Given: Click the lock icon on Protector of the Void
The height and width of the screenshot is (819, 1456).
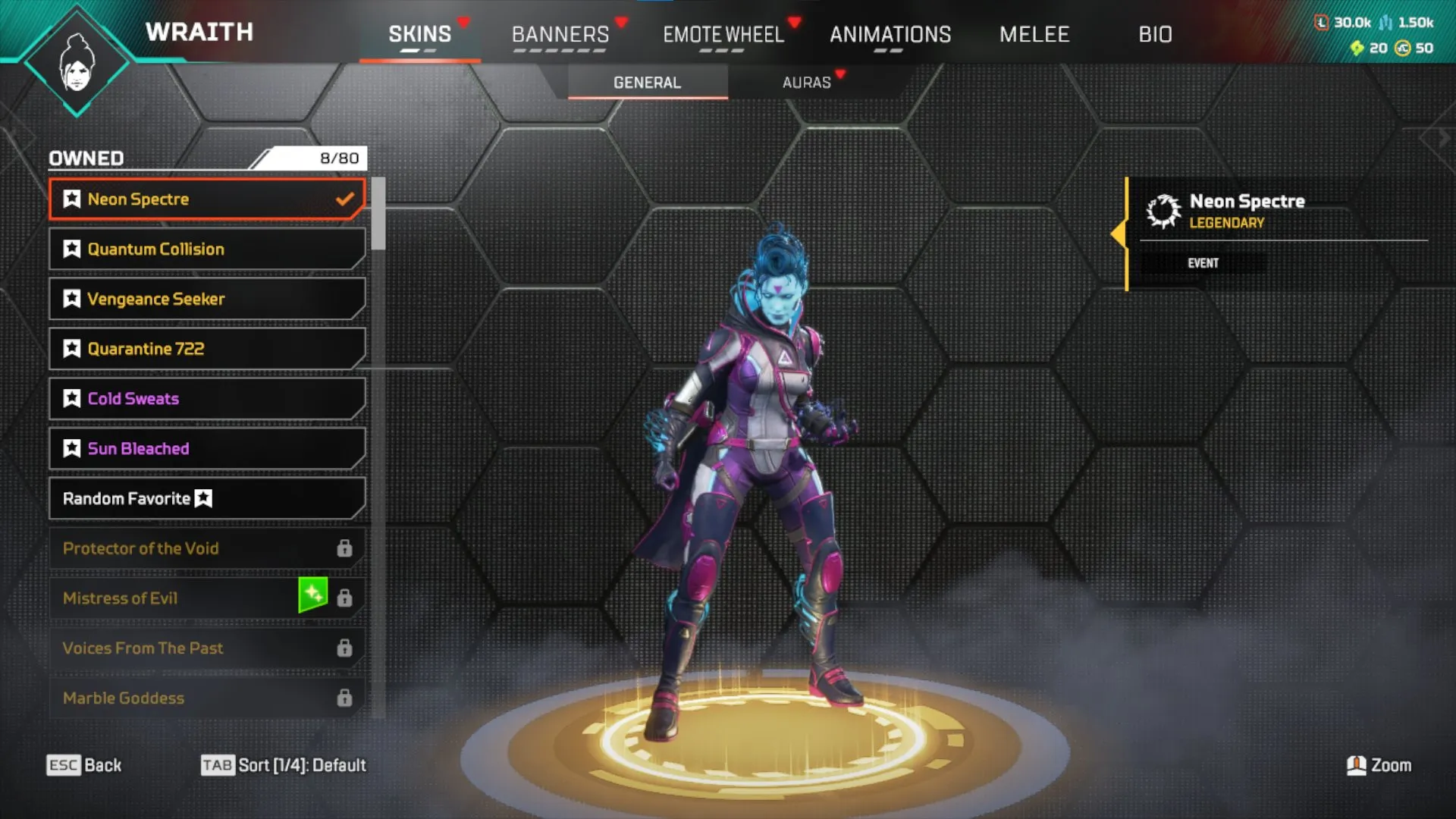Looking at the screenshot, I should pyautogui.click(x=346, y=548).
